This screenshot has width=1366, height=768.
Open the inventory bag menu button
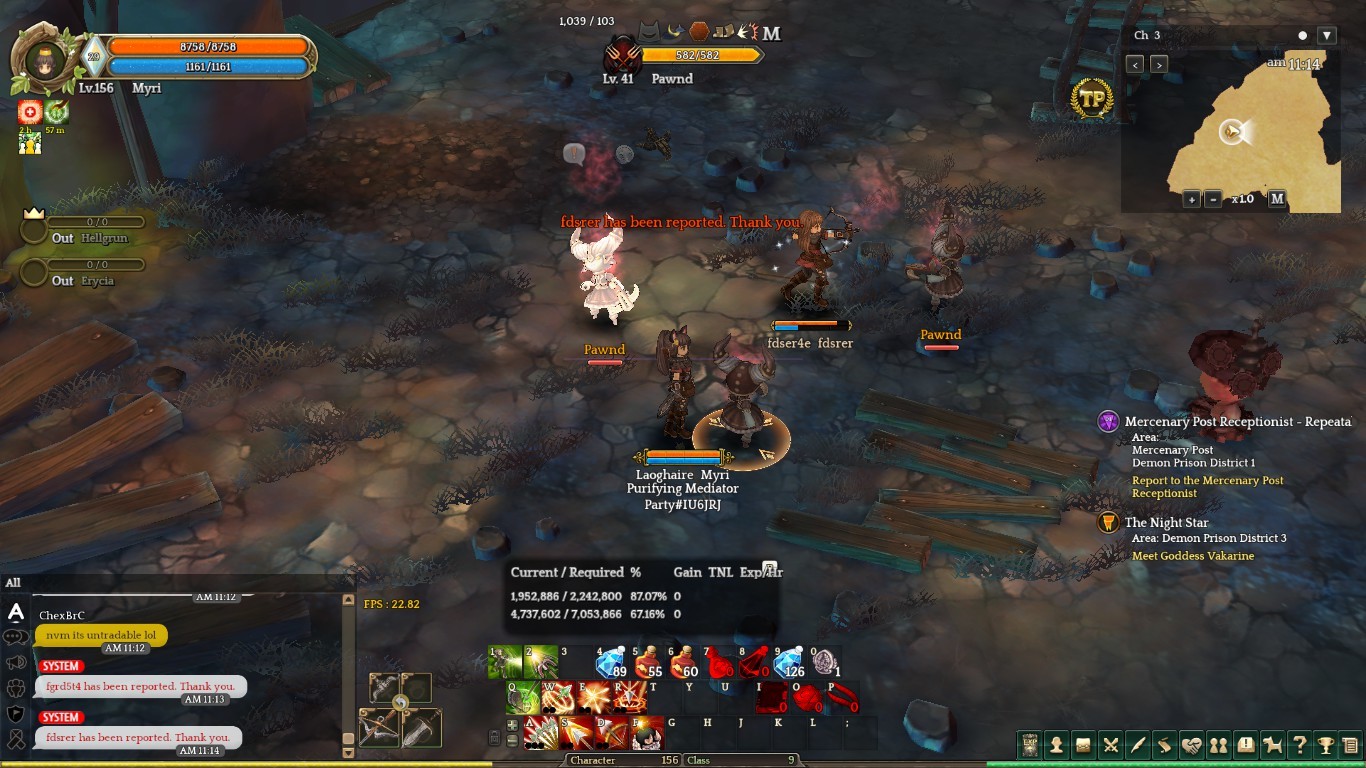pyautogui.click(x=1083, y=745)
